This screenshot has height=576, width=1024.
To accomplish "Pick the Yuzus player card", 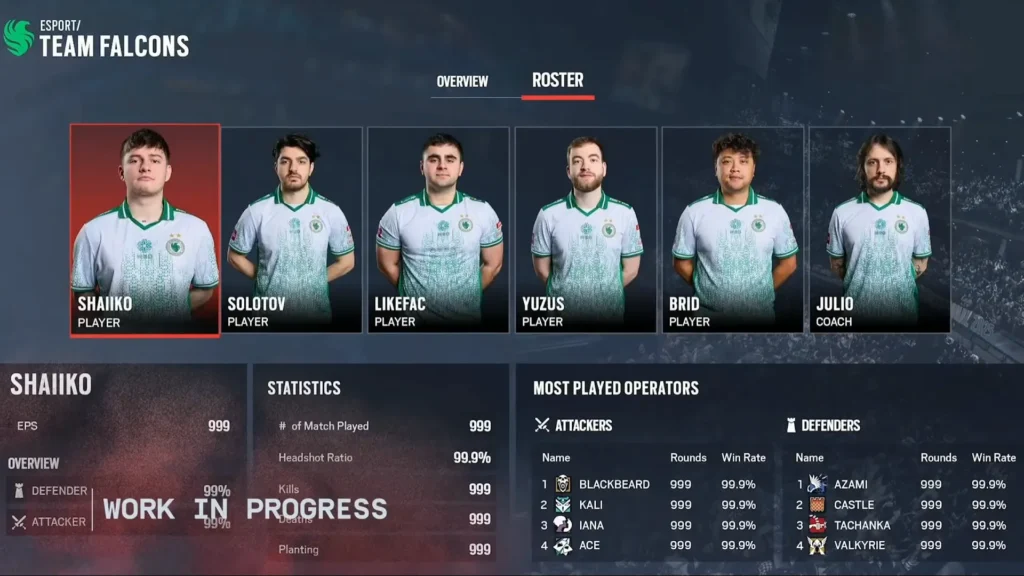I will pyautogui.click(x=585, y=230).
